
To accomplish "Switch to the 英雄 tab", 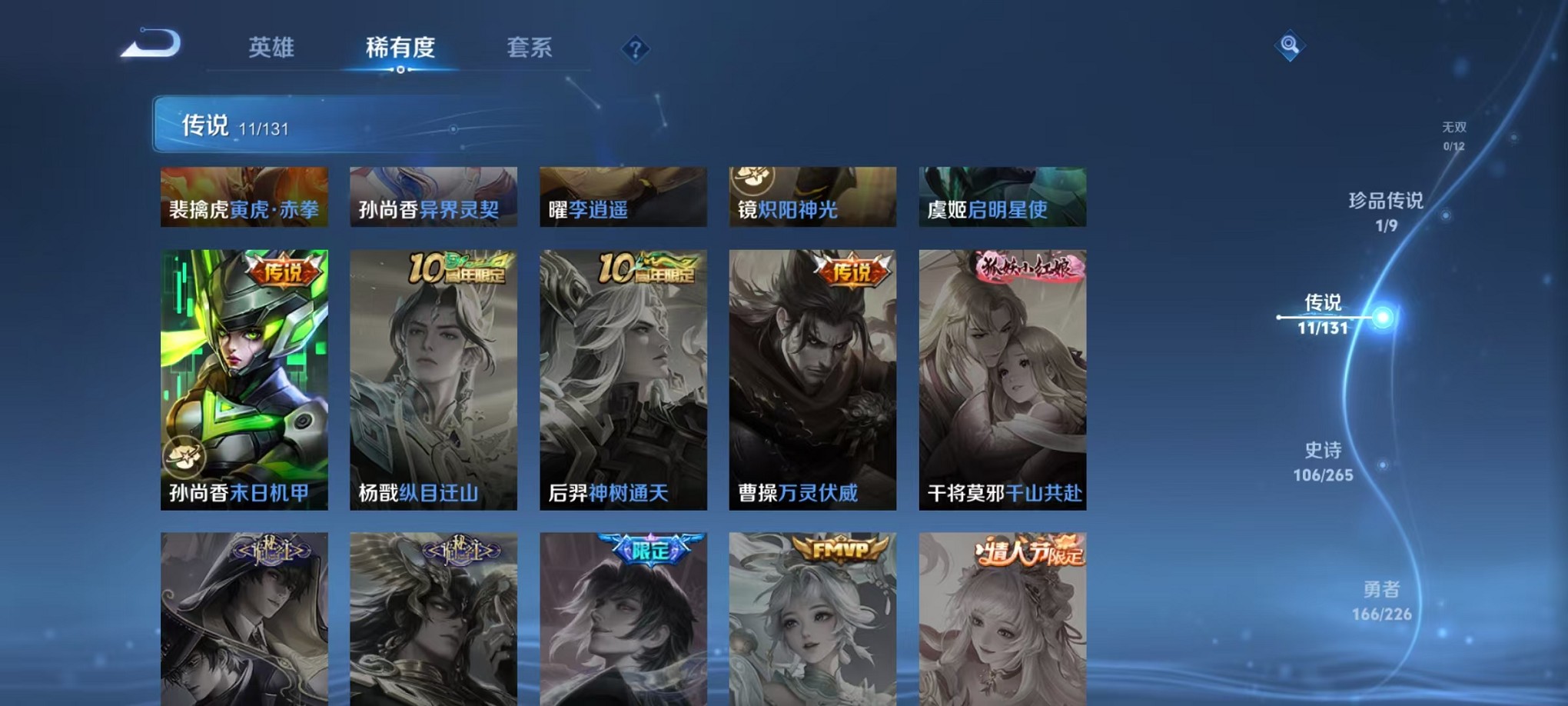I will pos(273,48).
